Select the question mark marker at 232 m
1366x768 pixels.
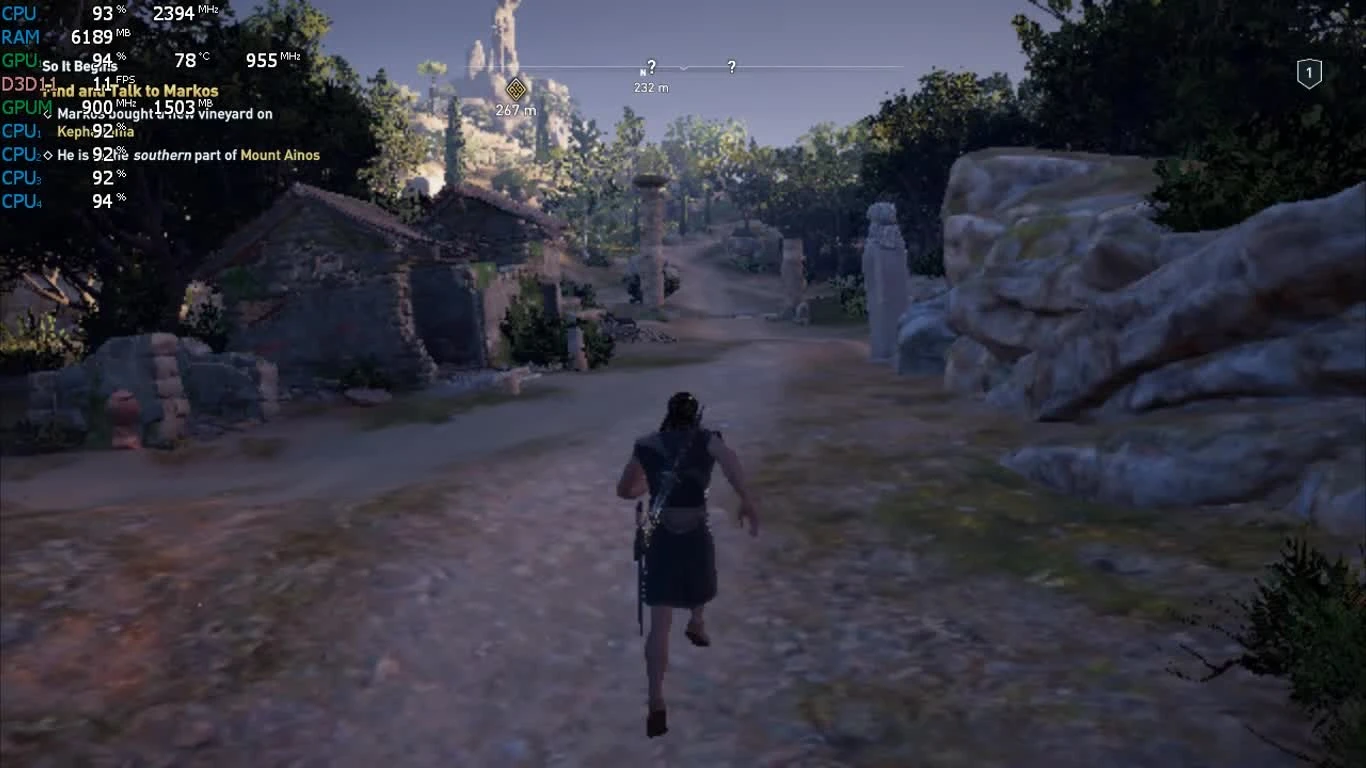651,67
